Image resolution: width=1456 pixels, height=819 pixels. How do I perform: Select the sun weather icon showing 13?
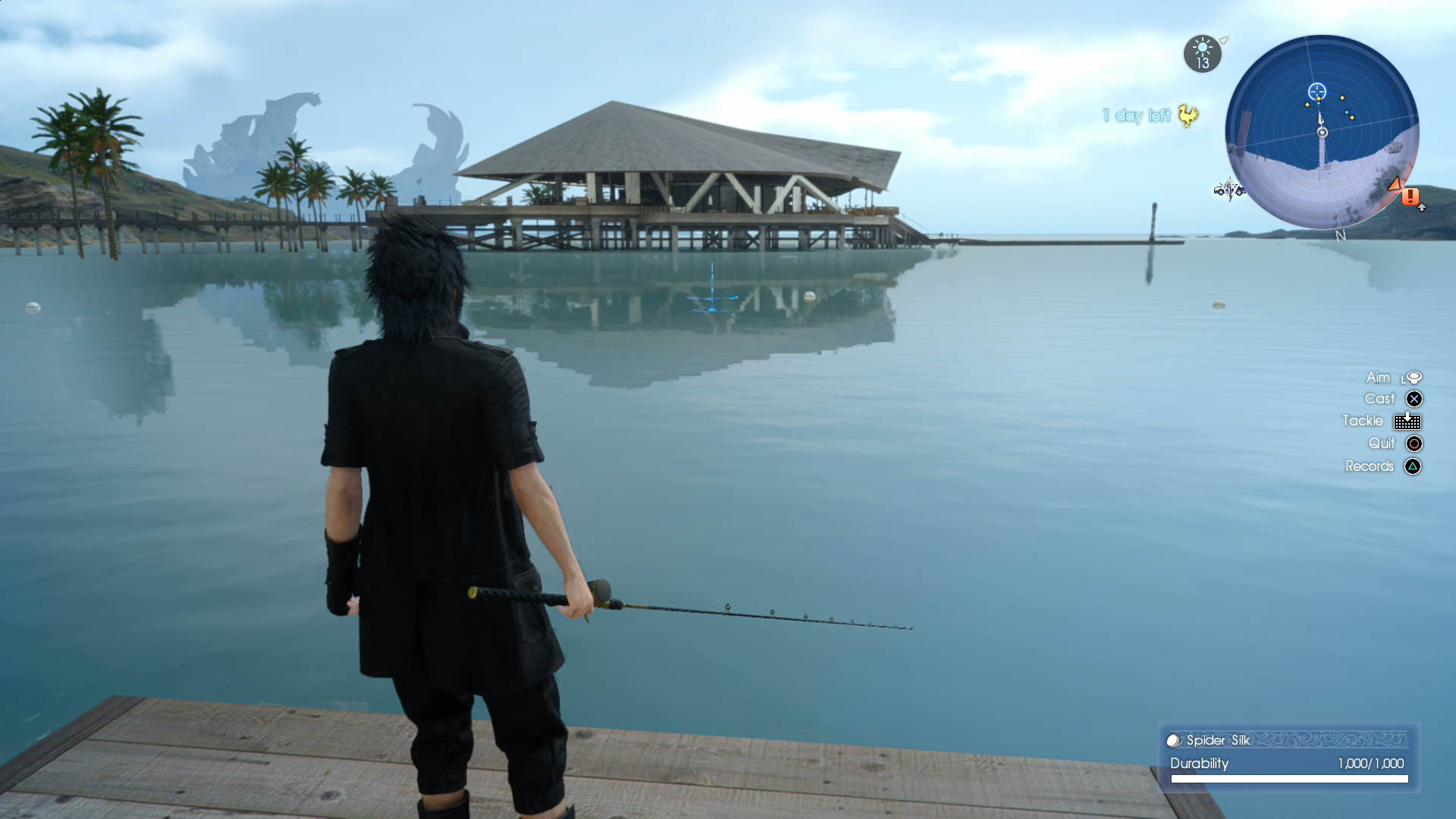click(x=1202, y=54)
